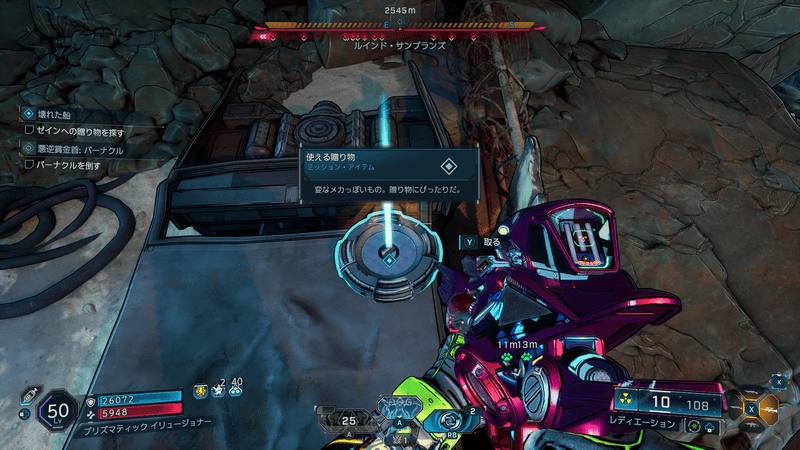
Task: Click the 使える贈り物 item info card
Action: coord(389,176)
